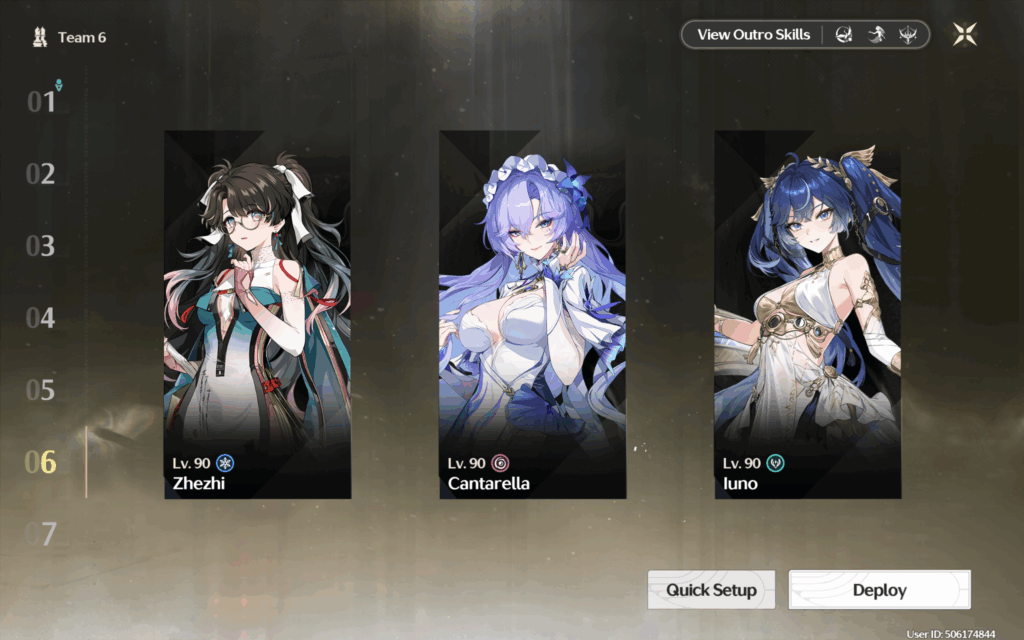The image size is (1024, 640).
Task: Open Quick Setup
Action: point(711,590)
